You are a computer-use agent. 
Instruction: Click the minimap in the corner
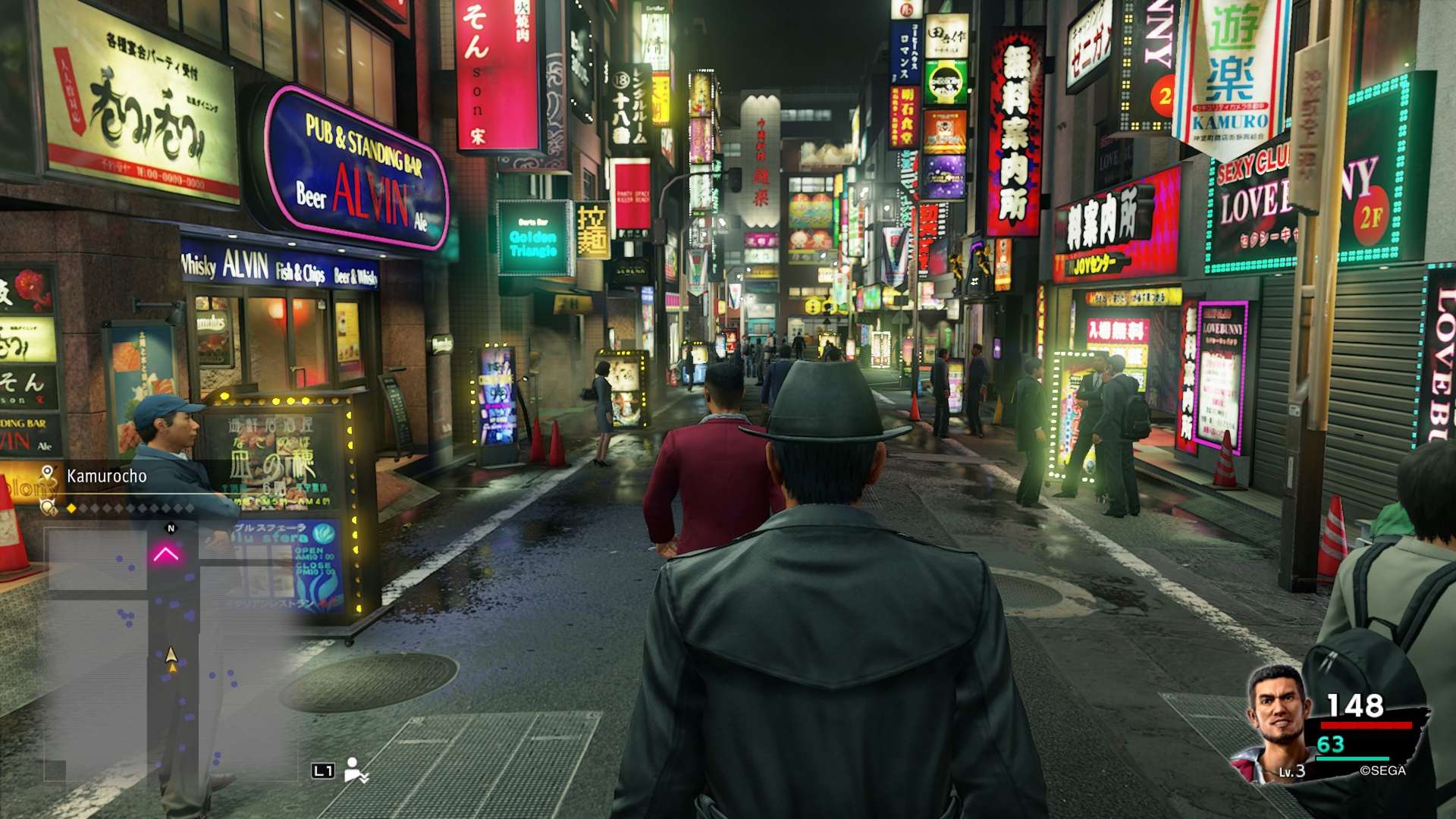[x=171, y=652]
